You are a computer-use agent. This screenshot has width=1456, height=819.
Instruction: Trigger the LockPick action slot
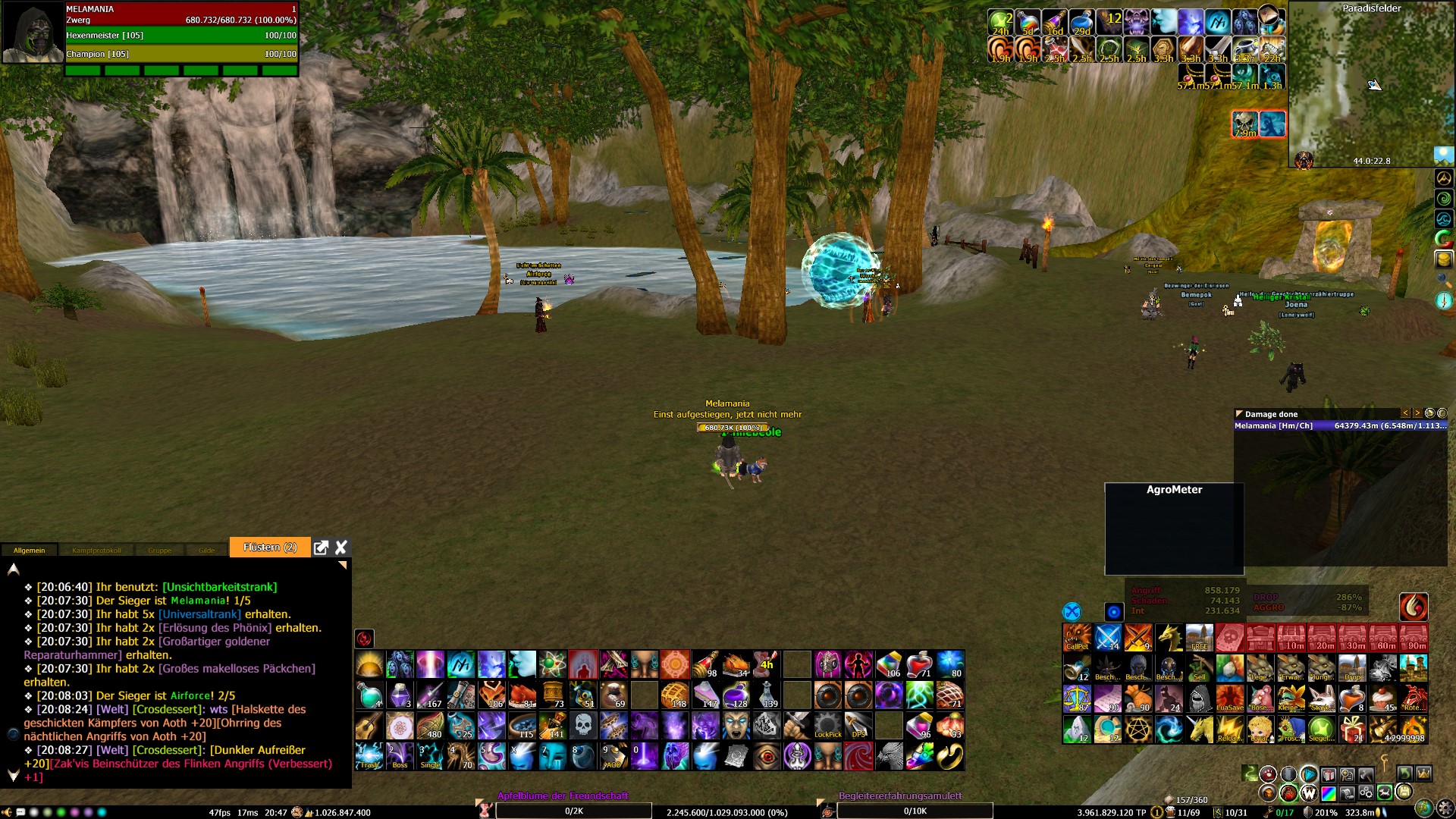[x=827, y=726]
